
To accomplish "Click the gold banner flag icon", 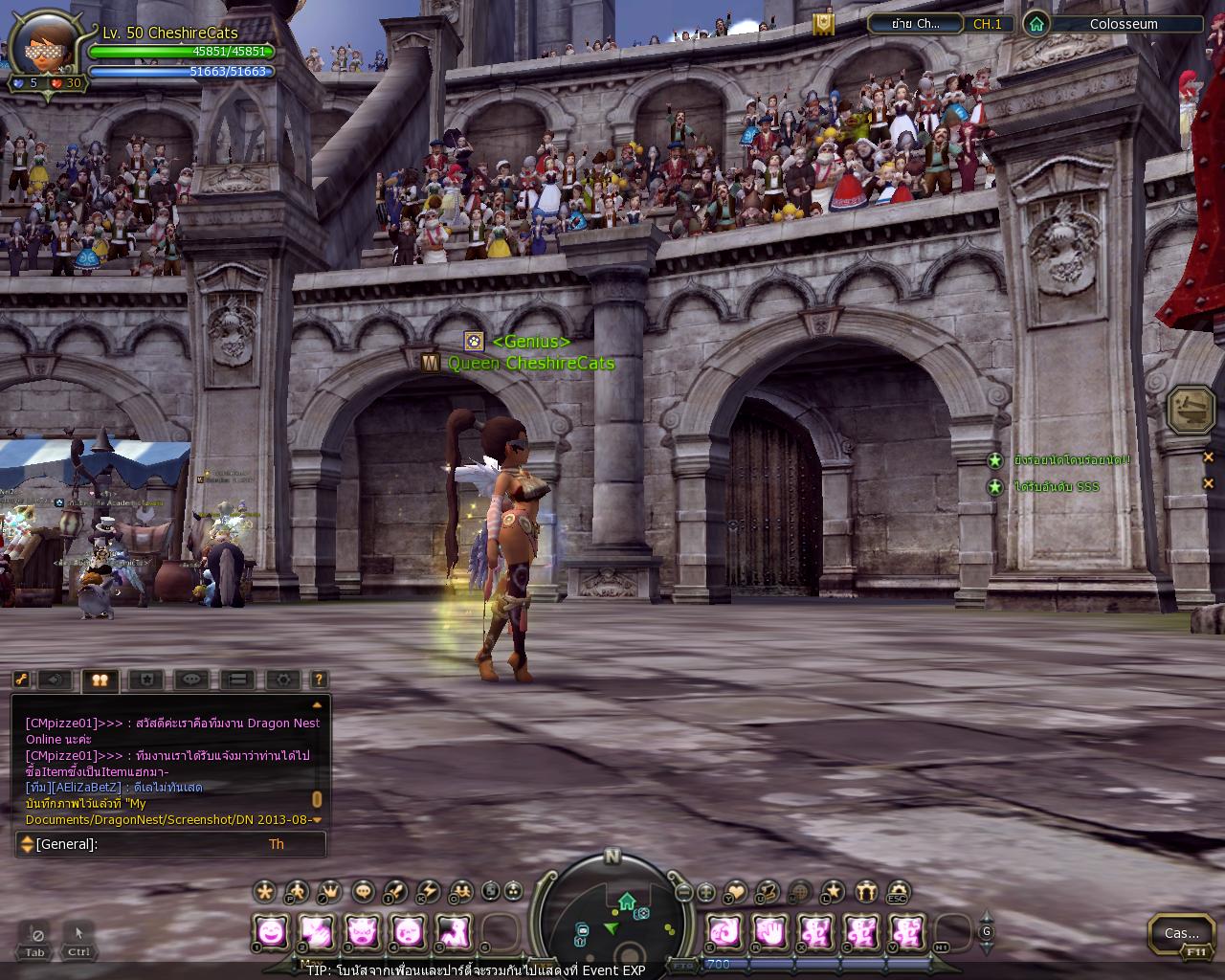I will coord(822,24).
